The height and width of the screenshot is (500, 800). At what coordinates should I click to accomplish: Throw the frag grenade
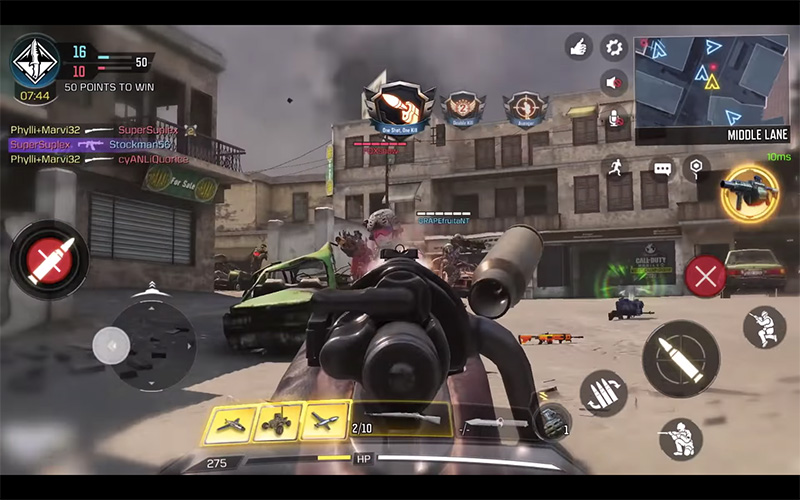click(552, 421)
